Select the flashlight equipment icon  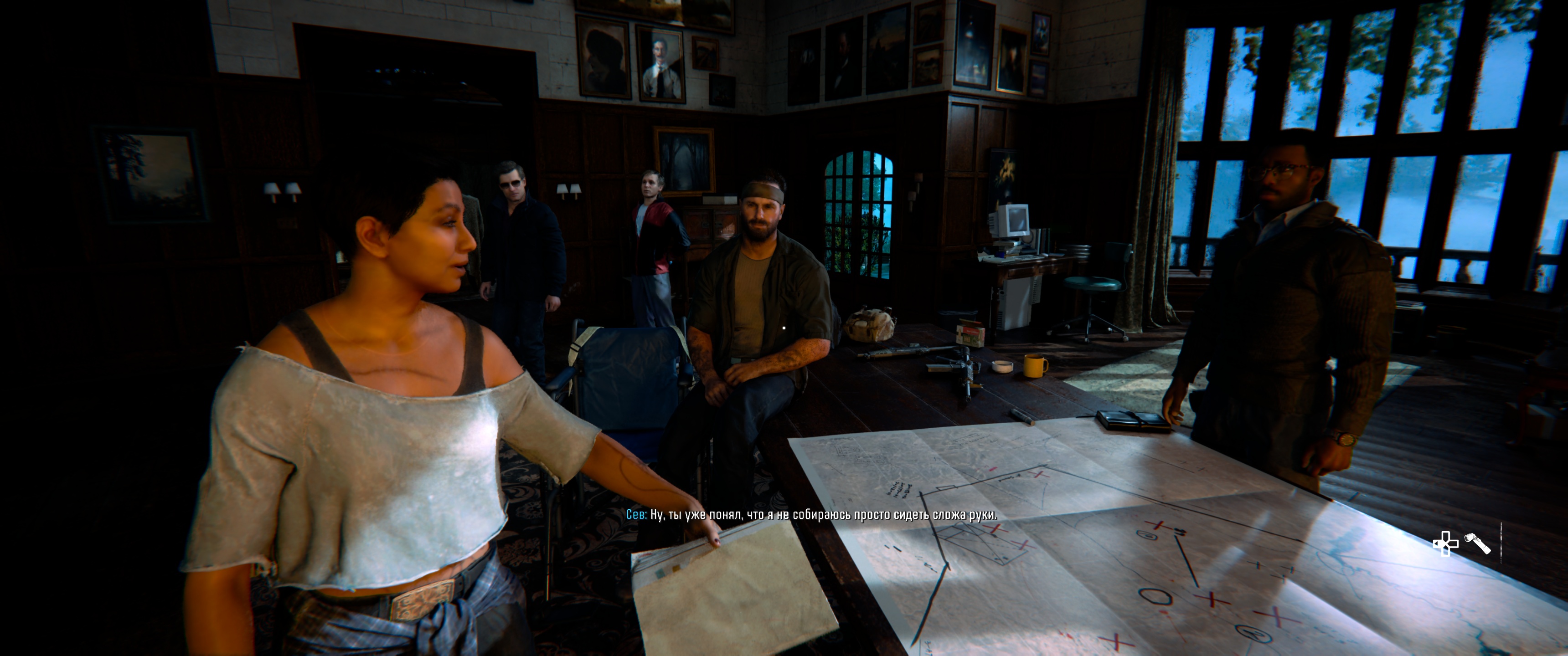(1477, 543)
